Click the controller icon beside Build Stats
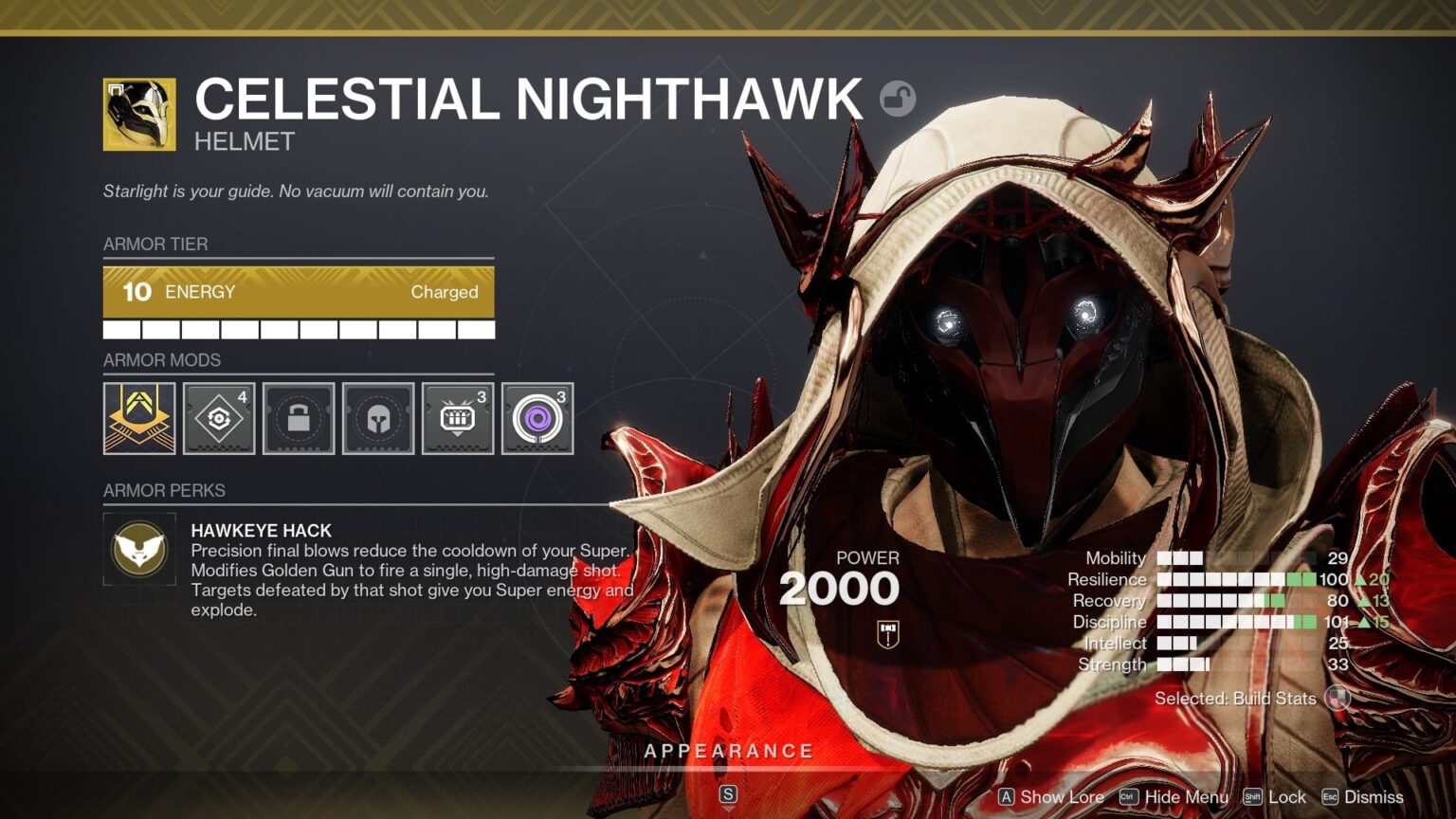Screen dimensions: 1456x819 point(1339,699)
